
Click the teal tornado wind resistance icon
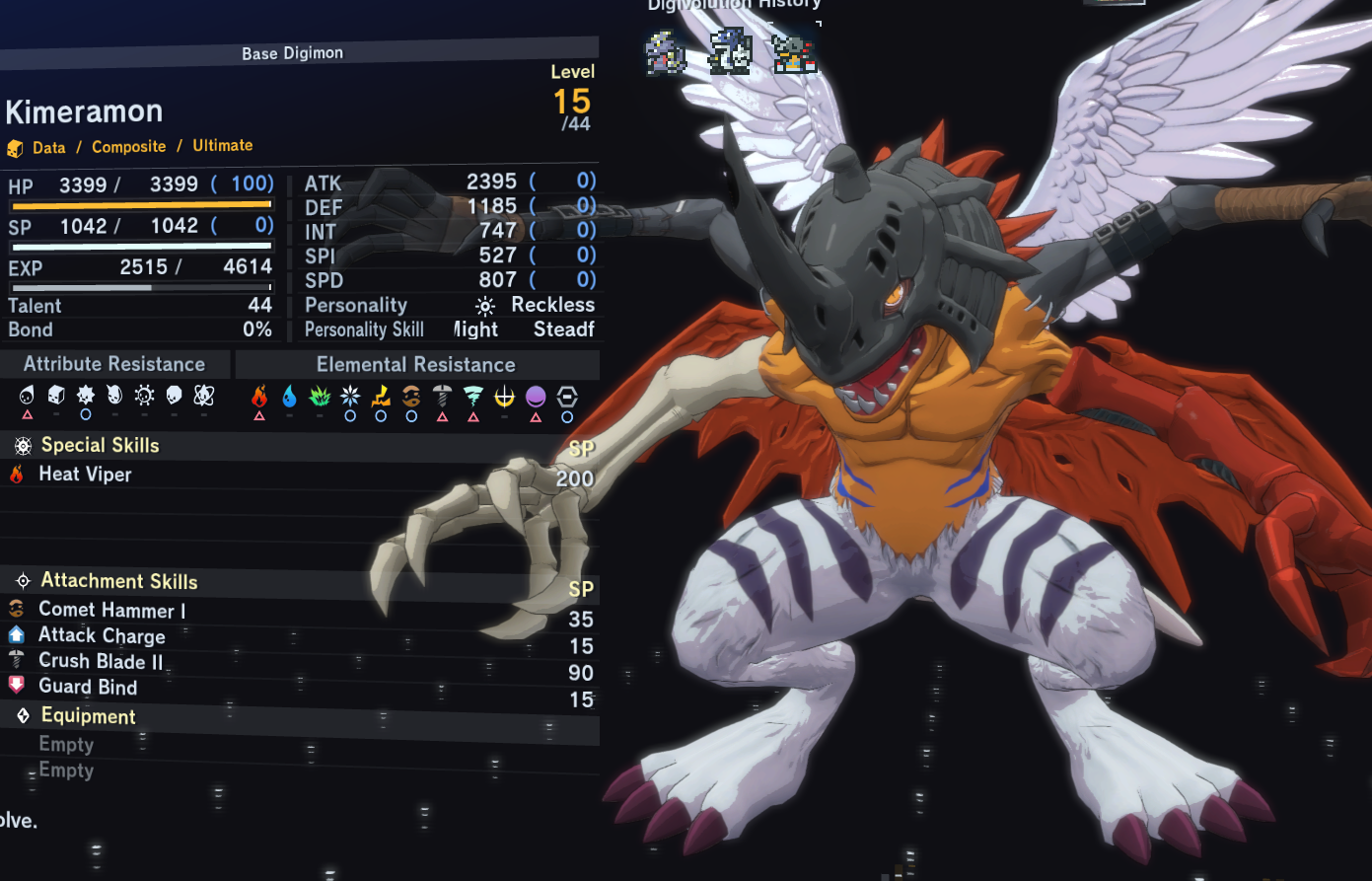coord(473,397)
